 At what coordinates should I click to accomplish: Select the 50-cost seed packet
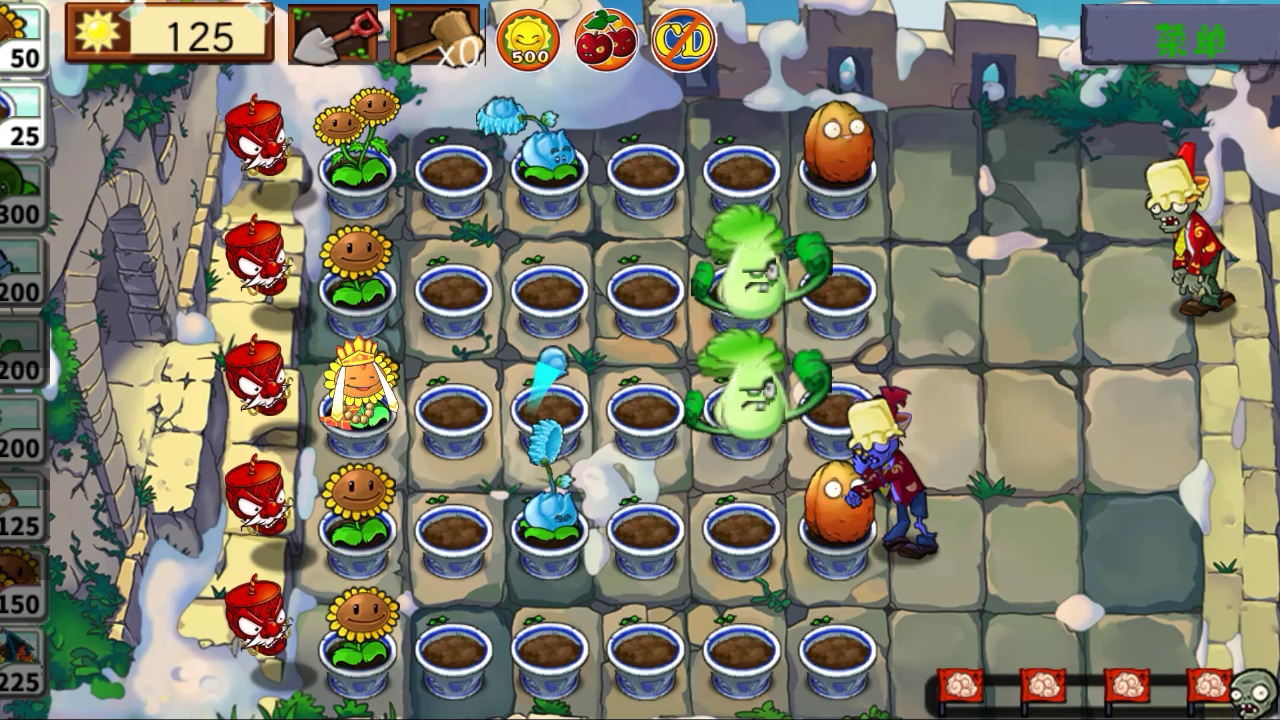[20, 37]
